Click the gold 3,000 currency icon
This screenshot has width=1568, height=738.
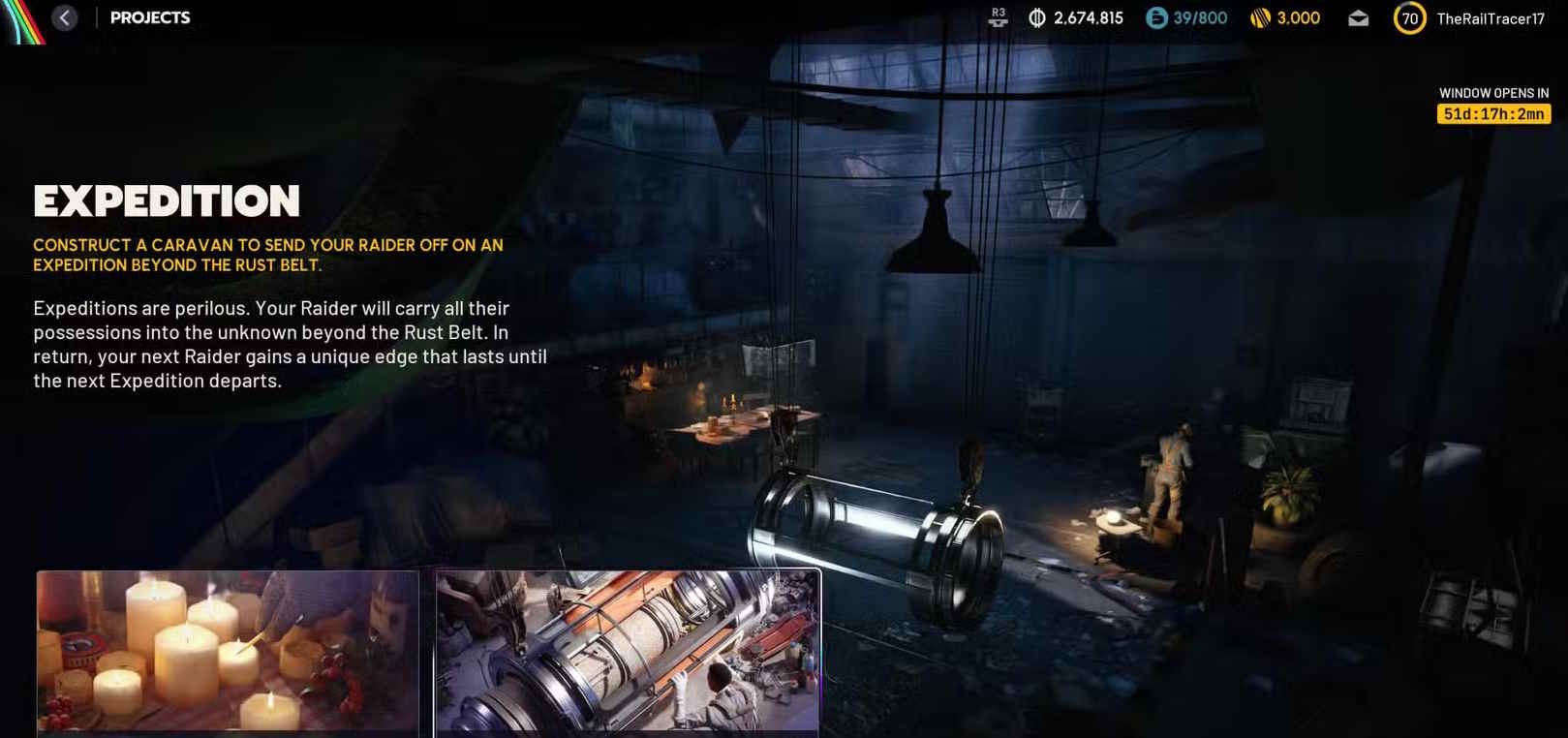1260,18
